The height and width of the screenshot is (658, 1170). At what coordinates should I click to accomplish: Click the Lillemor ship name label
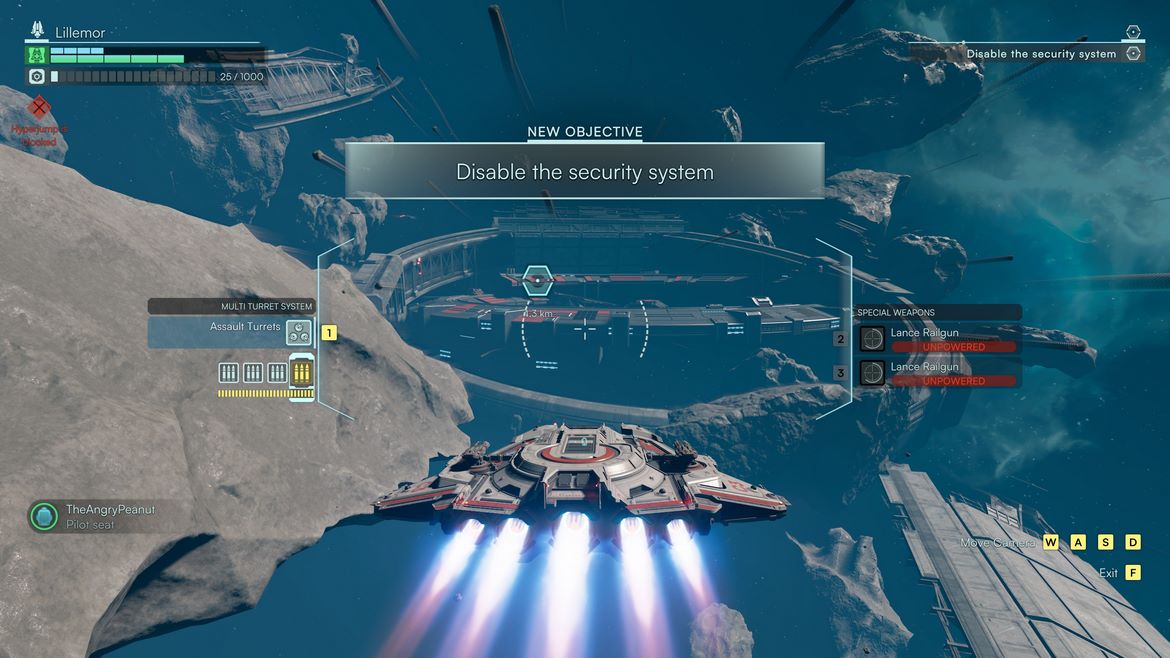click(80, 33)
